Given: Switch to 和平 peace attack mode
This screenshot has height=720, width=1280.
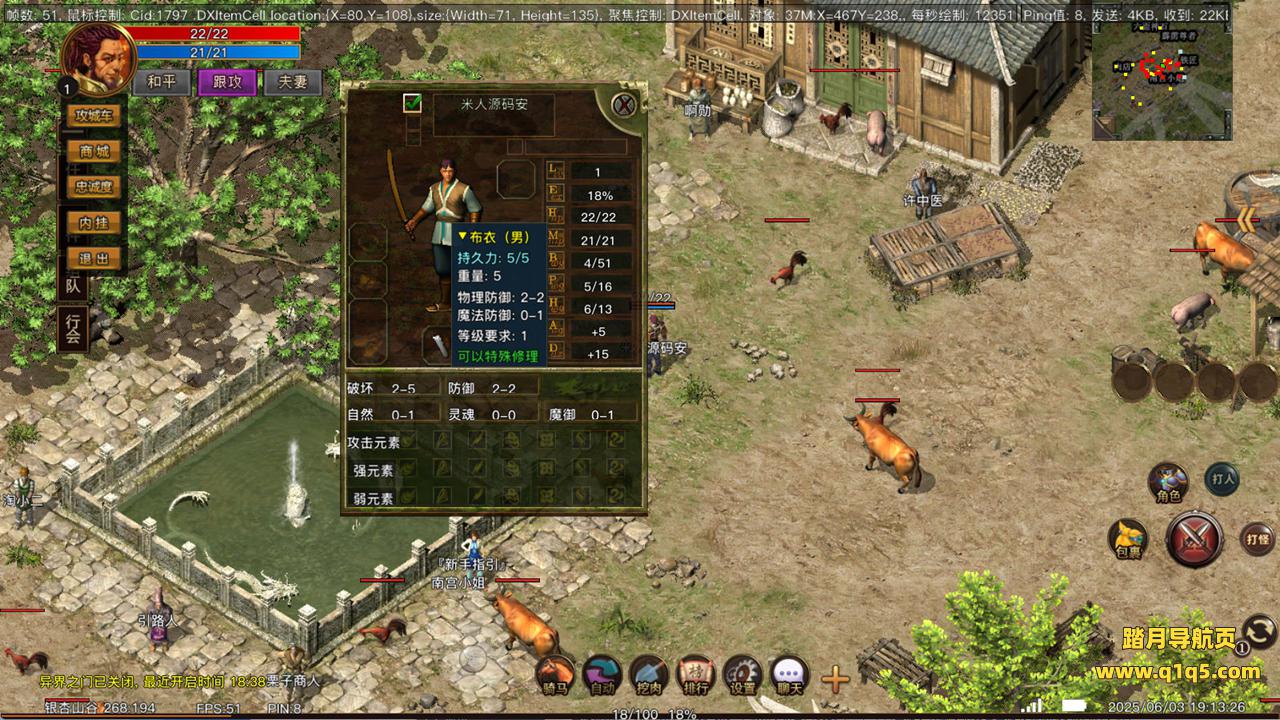Looking at the screenshot, I should 161,82.
